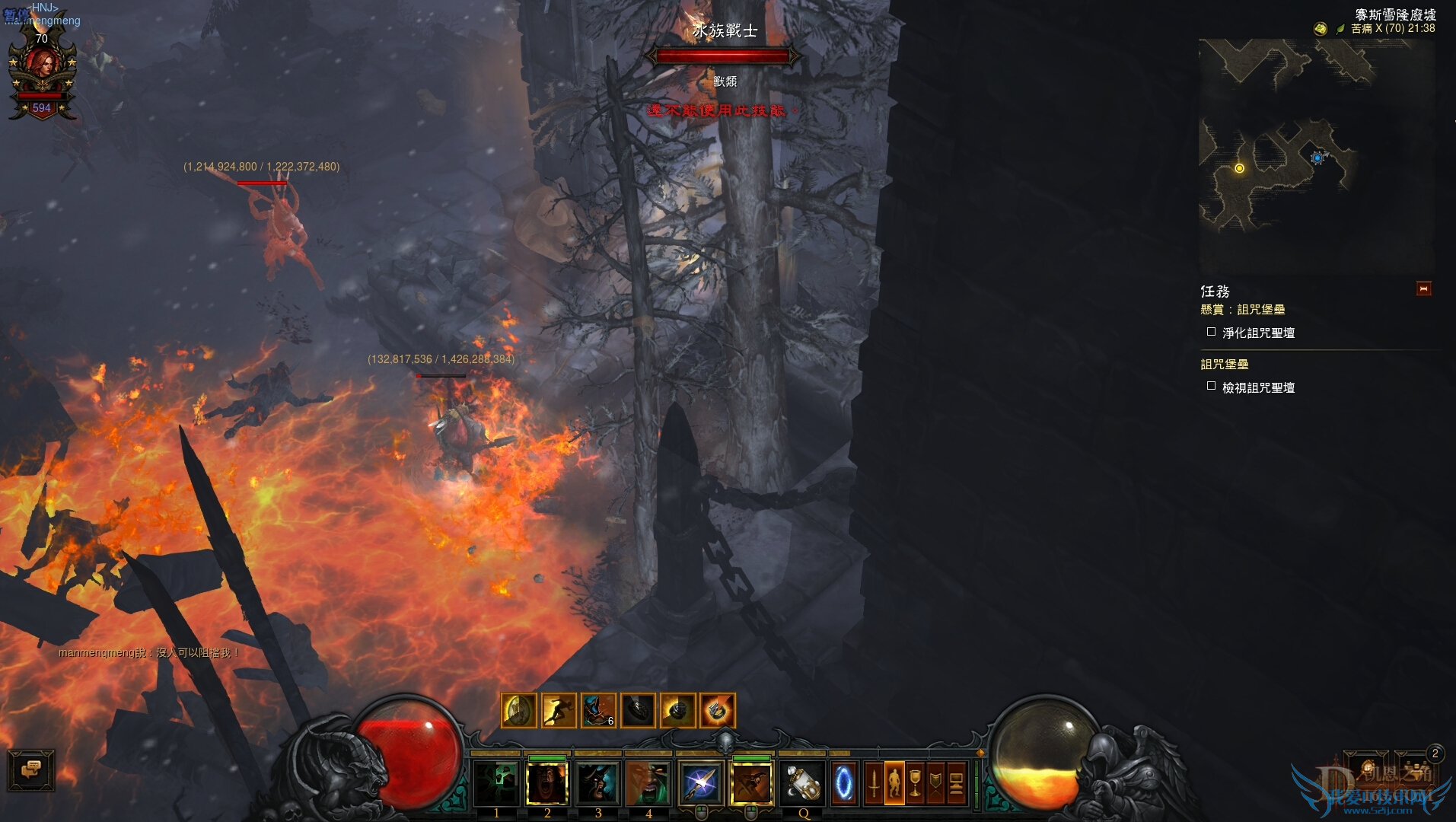Click the running figure buff icon
Viewport: 1456px width, 822px height.
coord(558,711)
